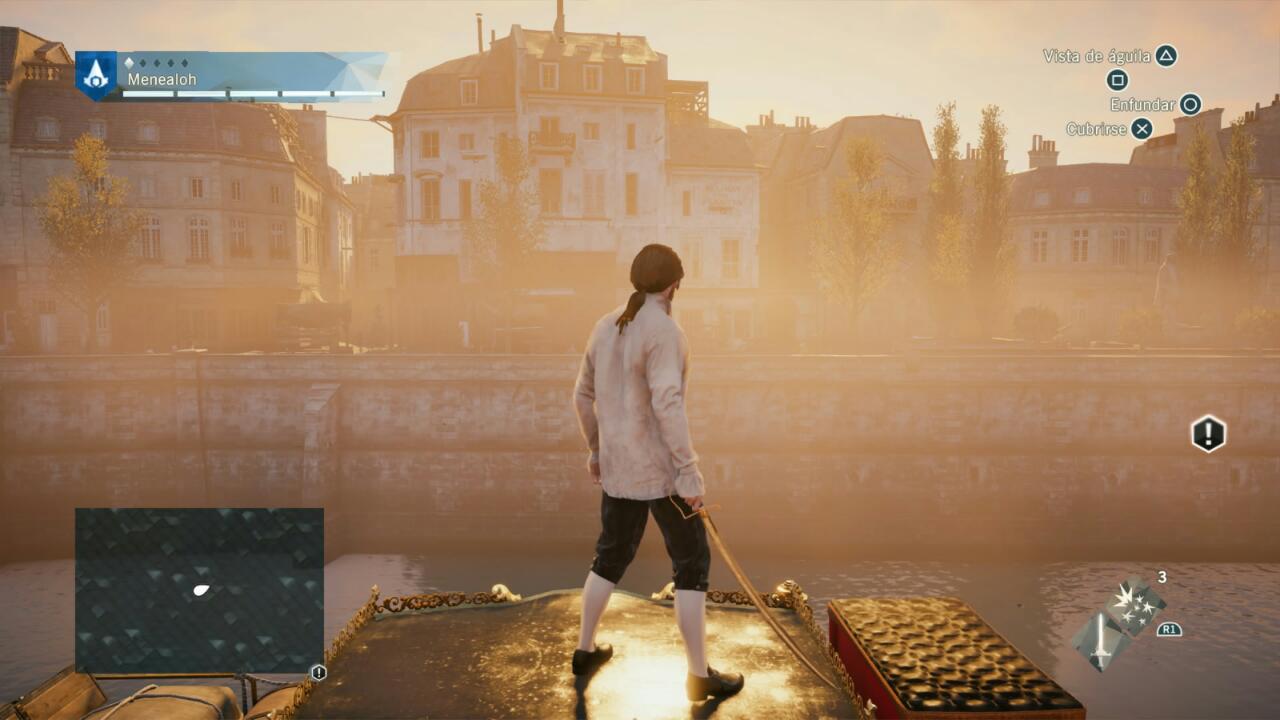Image resolution: width=1280 pixels, height=720 pixels.
Task: Click the small alert badge on minimap
Action: (319, 673)
